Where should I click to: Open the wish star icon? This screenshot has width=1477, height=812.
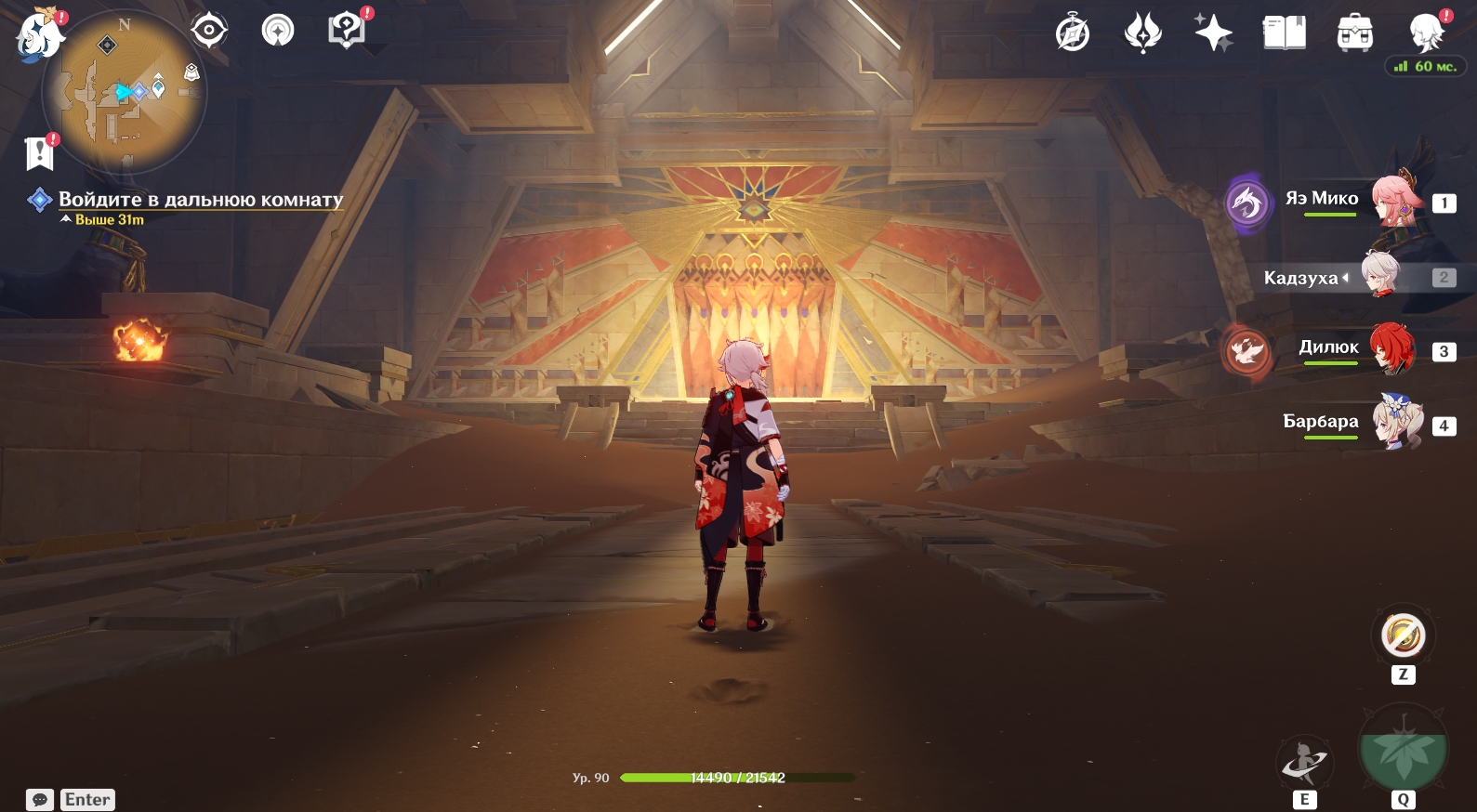(x=1213, y=33)
